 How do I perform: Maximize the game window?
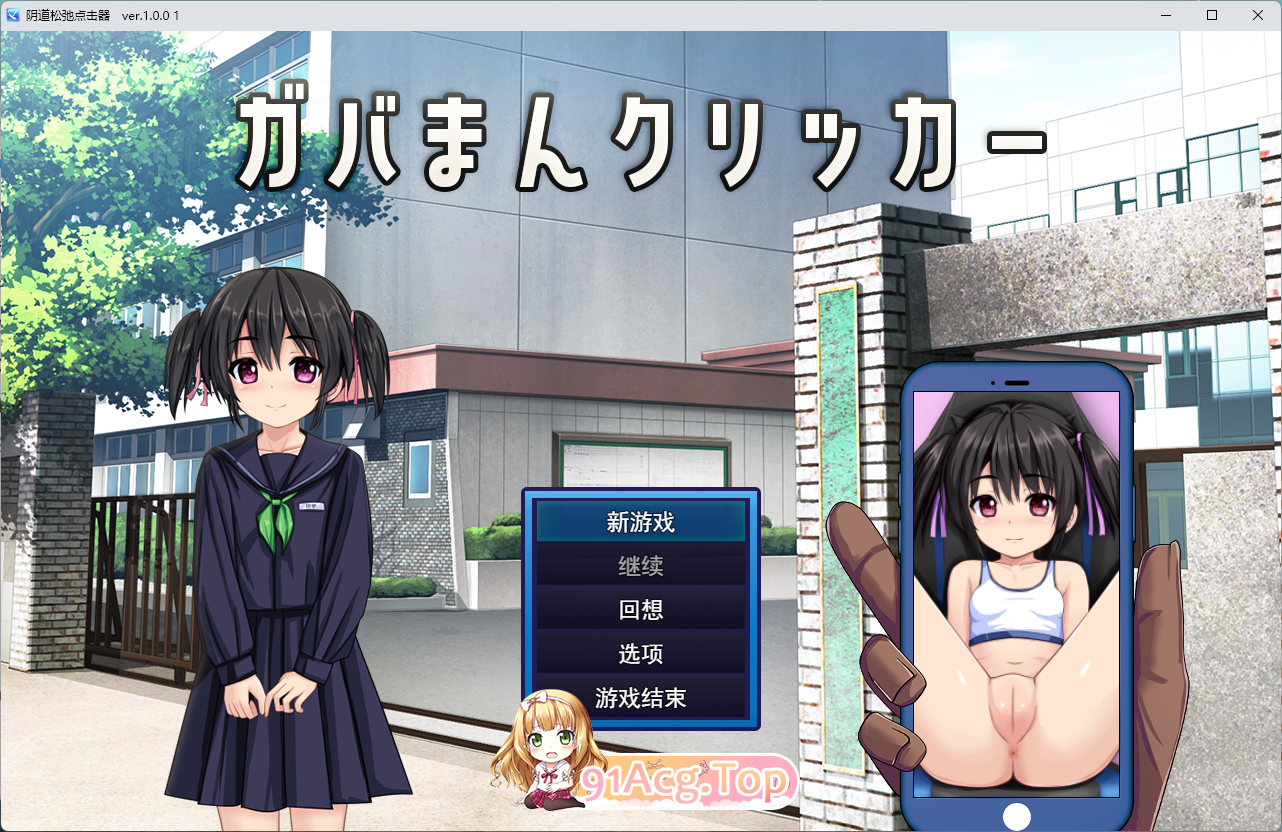tap(1211, 15)
